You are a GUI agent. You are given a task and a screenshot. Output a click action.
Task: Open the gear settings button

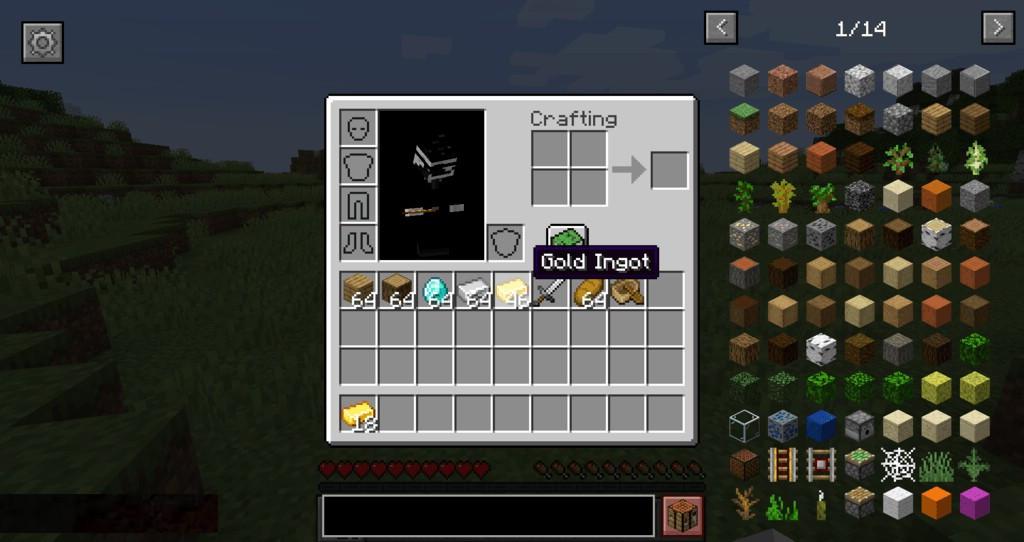[x=42, y=41]
